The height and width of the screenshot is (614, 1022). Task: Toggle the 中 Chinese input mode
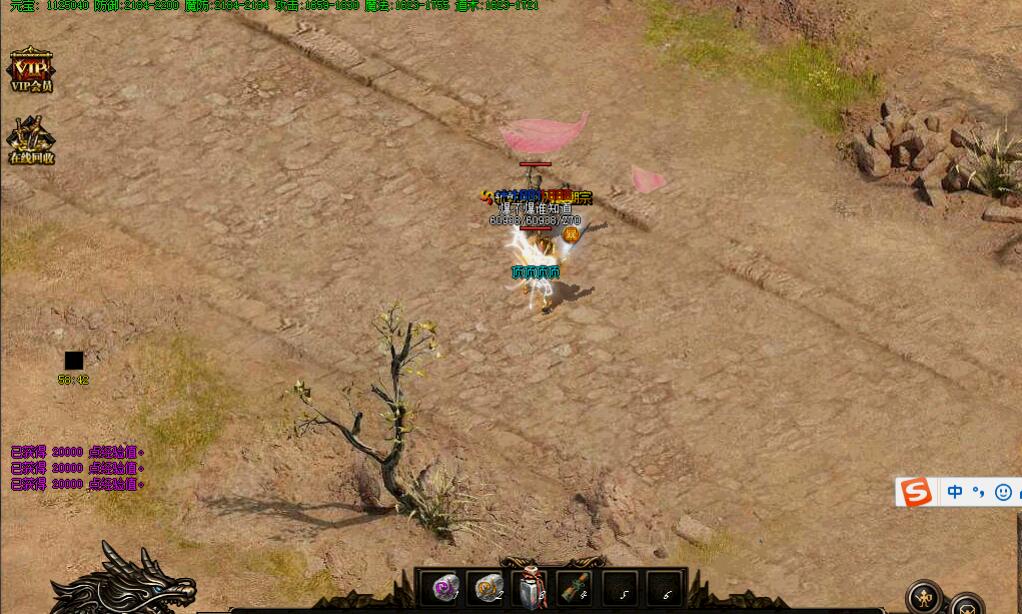[955, 492]
